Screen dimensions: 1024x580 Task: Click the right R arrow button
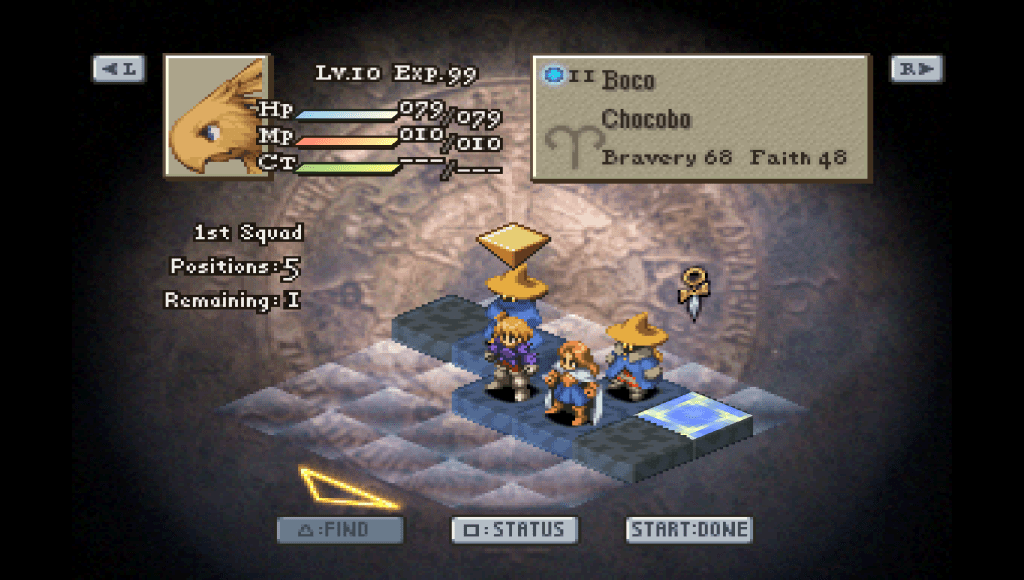point(916,69)
